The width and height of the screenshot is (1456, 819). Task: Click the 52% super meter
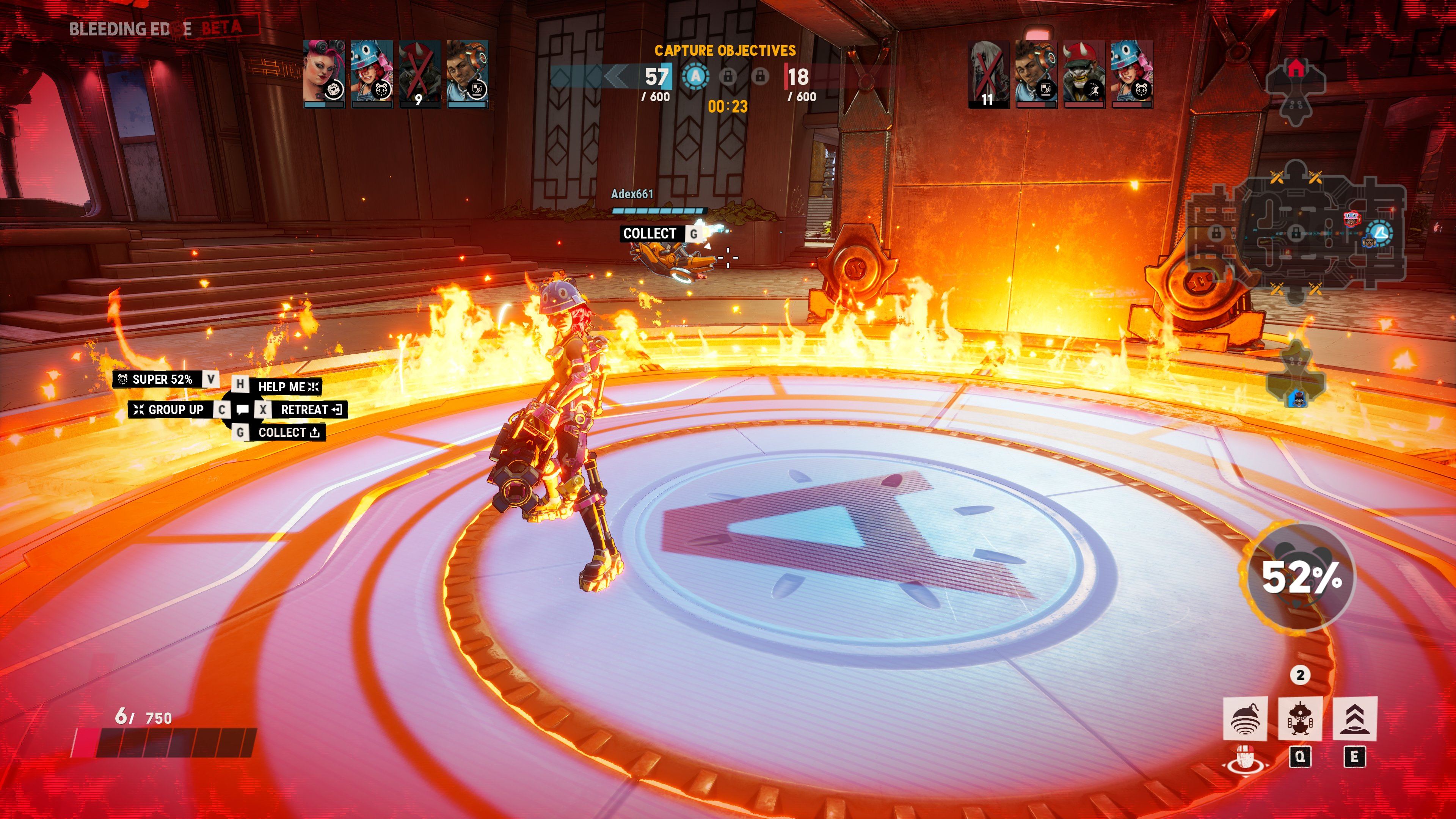click(1301, 577)
